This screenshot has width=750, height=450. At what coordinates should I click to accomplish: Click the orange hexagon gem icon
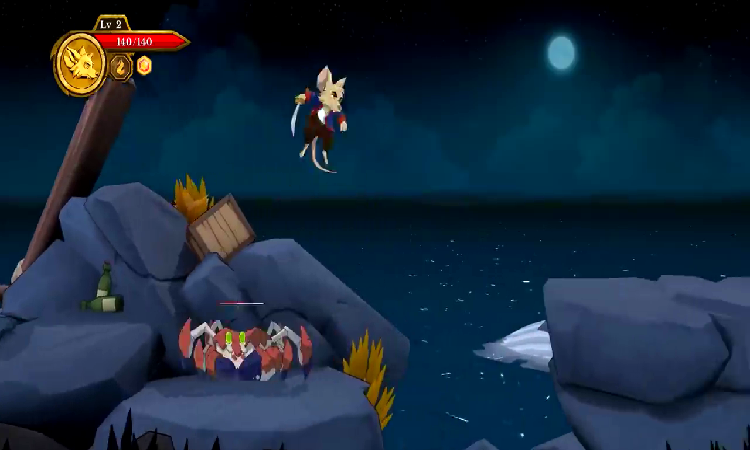point(144,66)
